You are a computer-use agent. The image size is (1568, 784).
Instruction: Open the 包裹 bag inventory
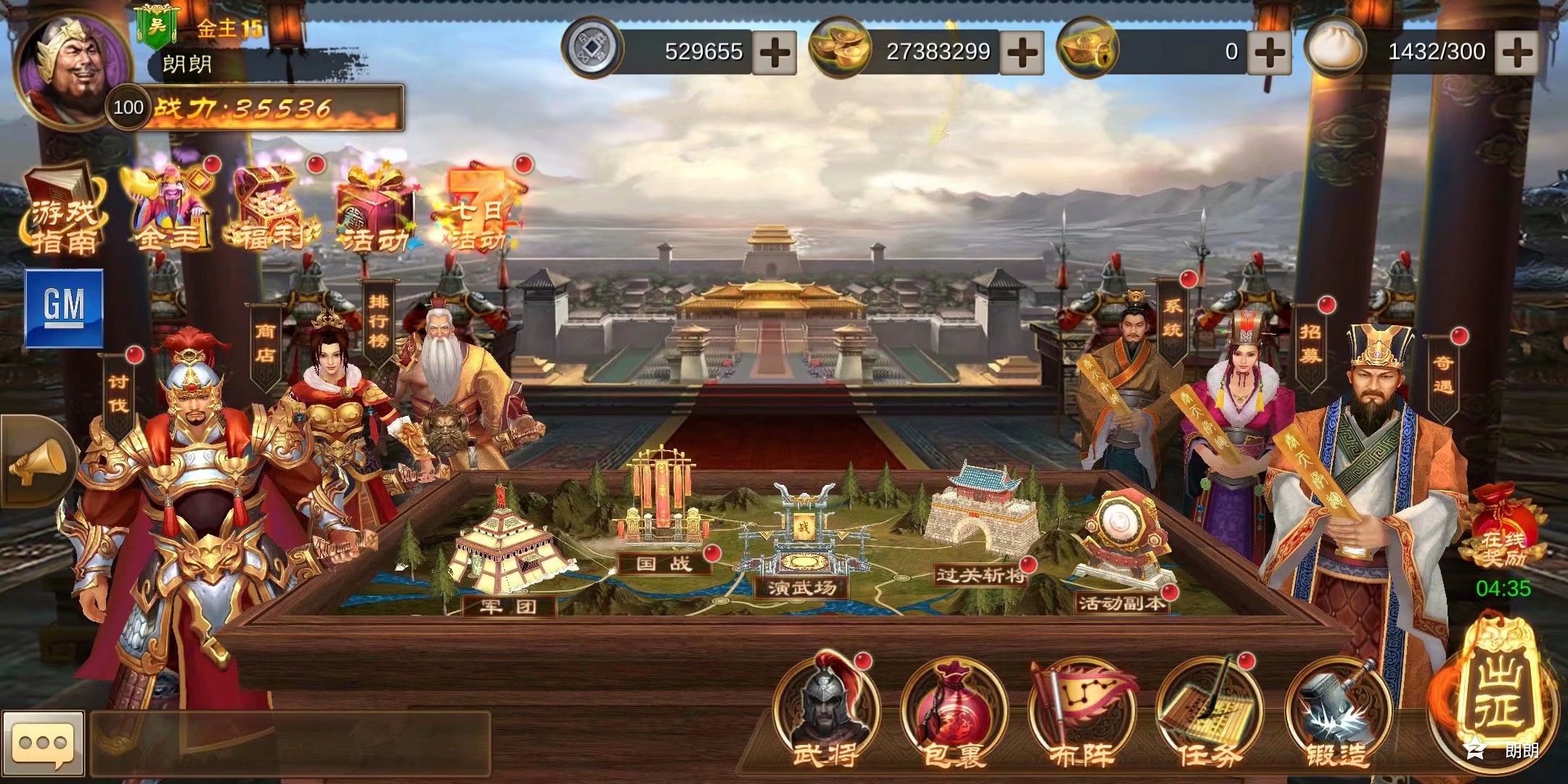coord(954,713)
